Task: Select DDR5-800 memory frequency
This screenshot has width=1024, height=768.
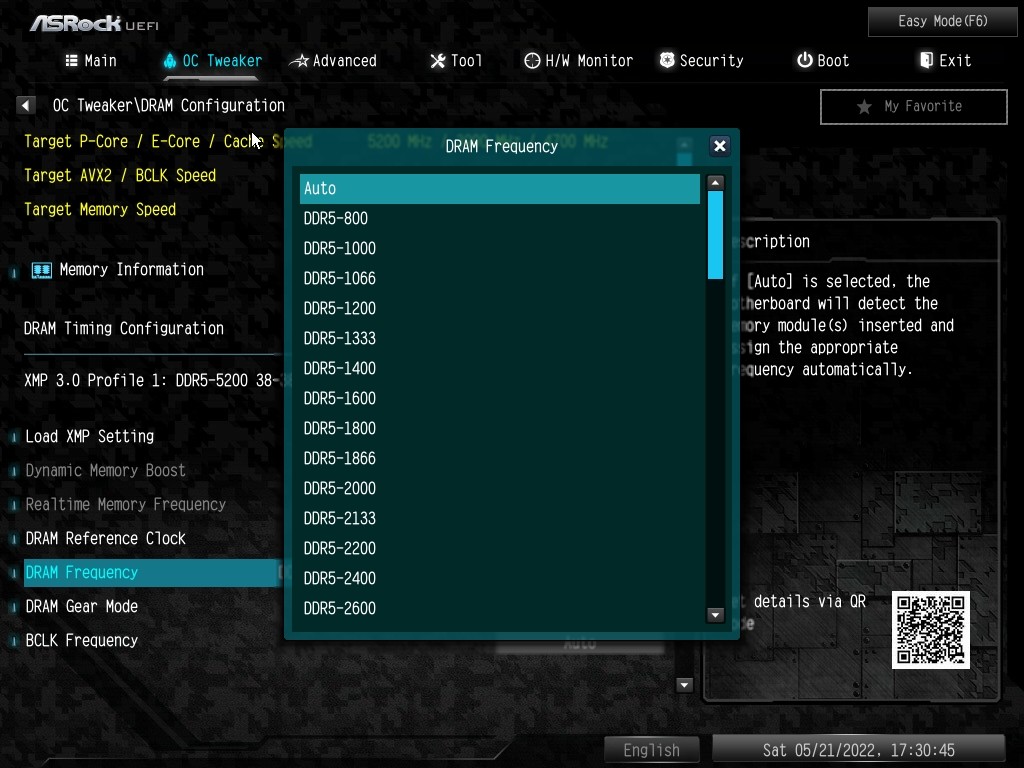Action: coord(499,218)
